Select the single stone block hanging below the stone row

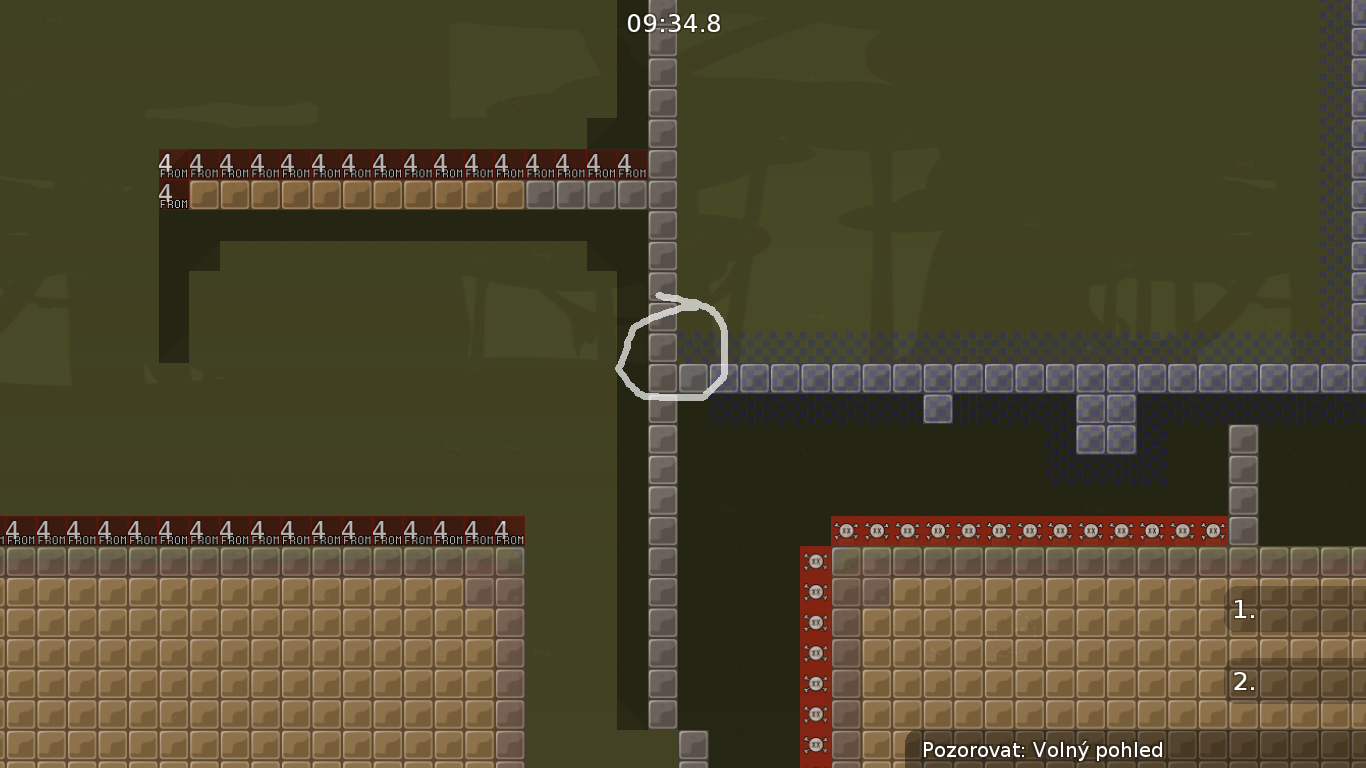(937, 409)
